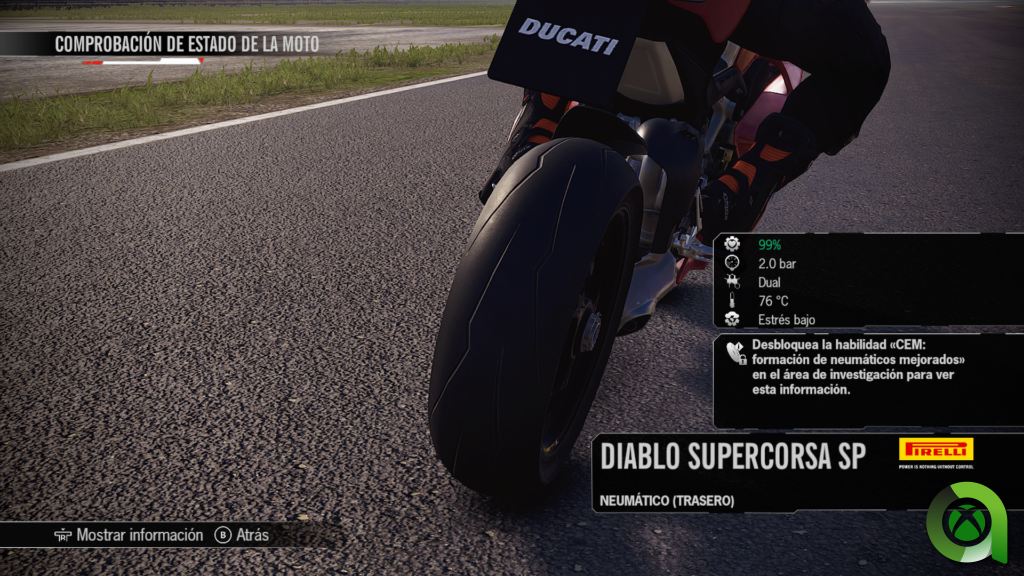Go back with the Atrás option
Screen dimensions: 1024x576
[242, 536]
